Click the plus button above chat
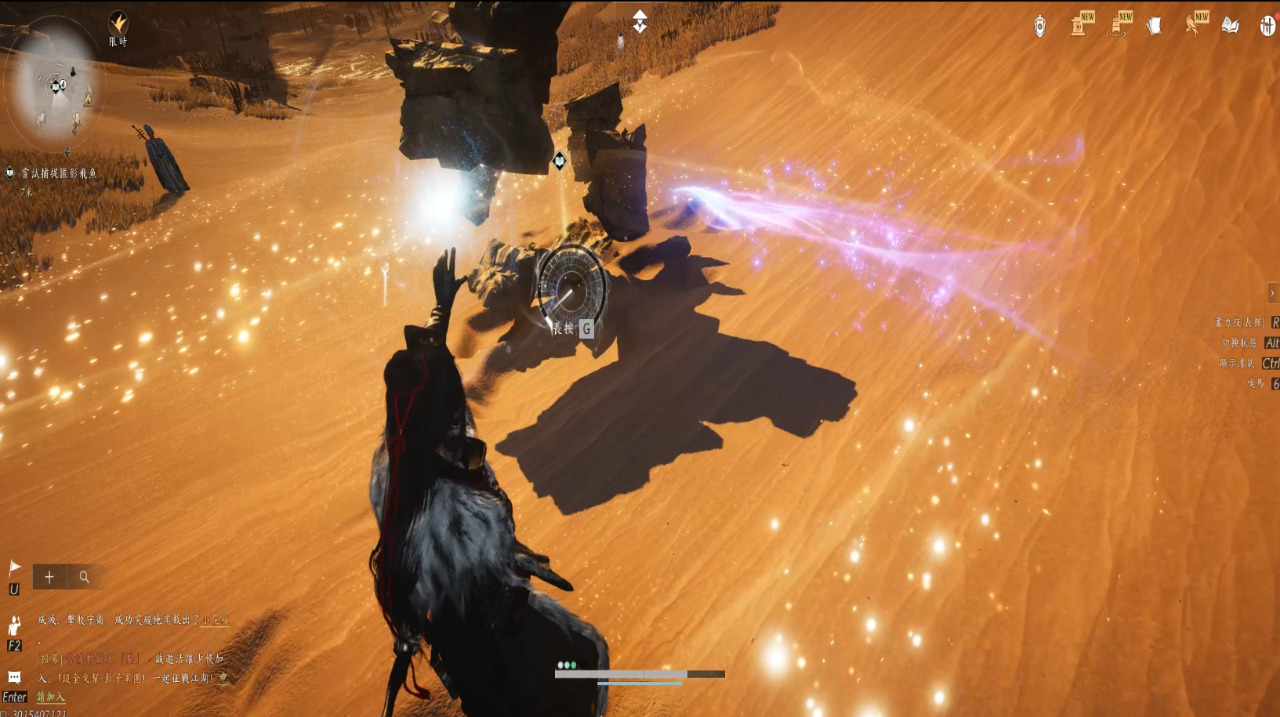The image size is (1280, 717). [49, 576]
